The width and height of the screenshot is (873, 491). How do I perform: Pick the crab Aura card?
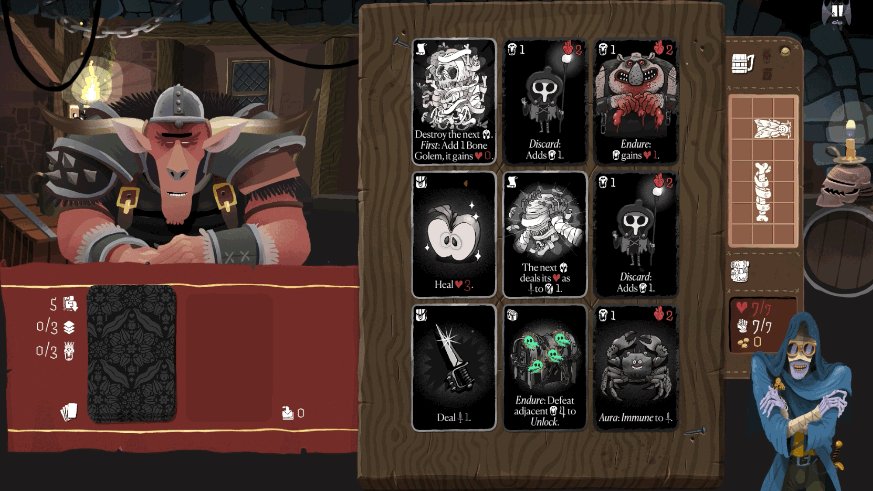635,367
